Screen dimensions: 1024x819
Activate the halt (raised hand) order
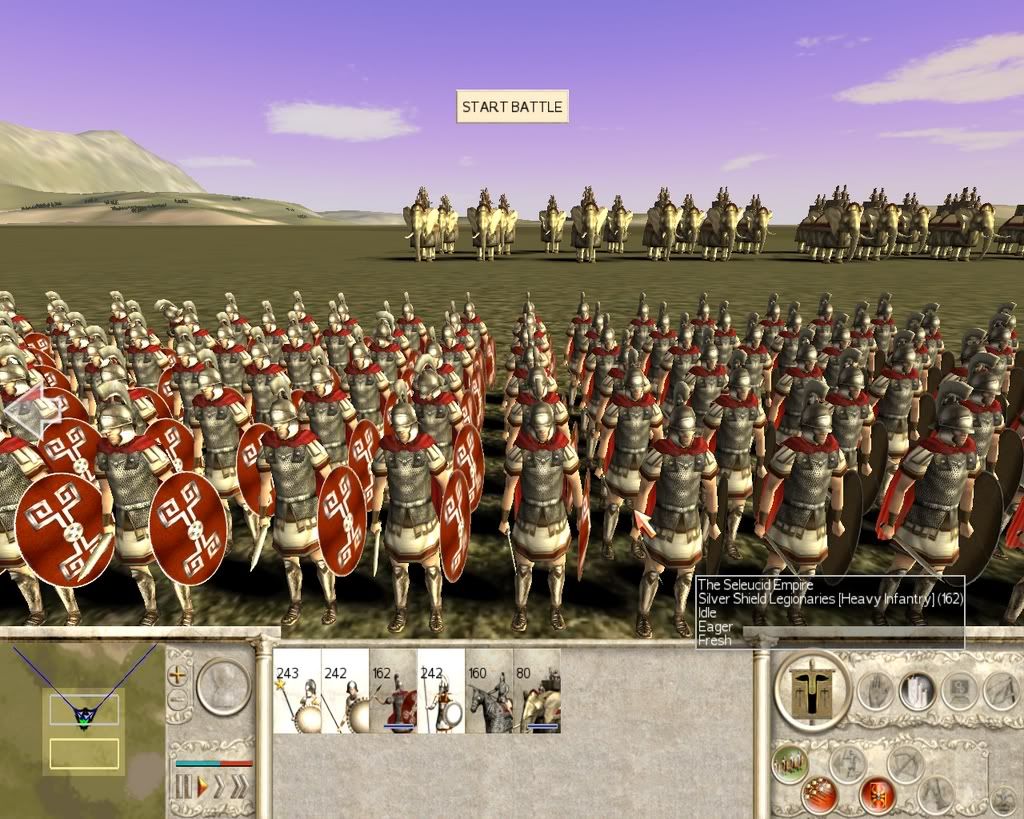tap(875, 690)
